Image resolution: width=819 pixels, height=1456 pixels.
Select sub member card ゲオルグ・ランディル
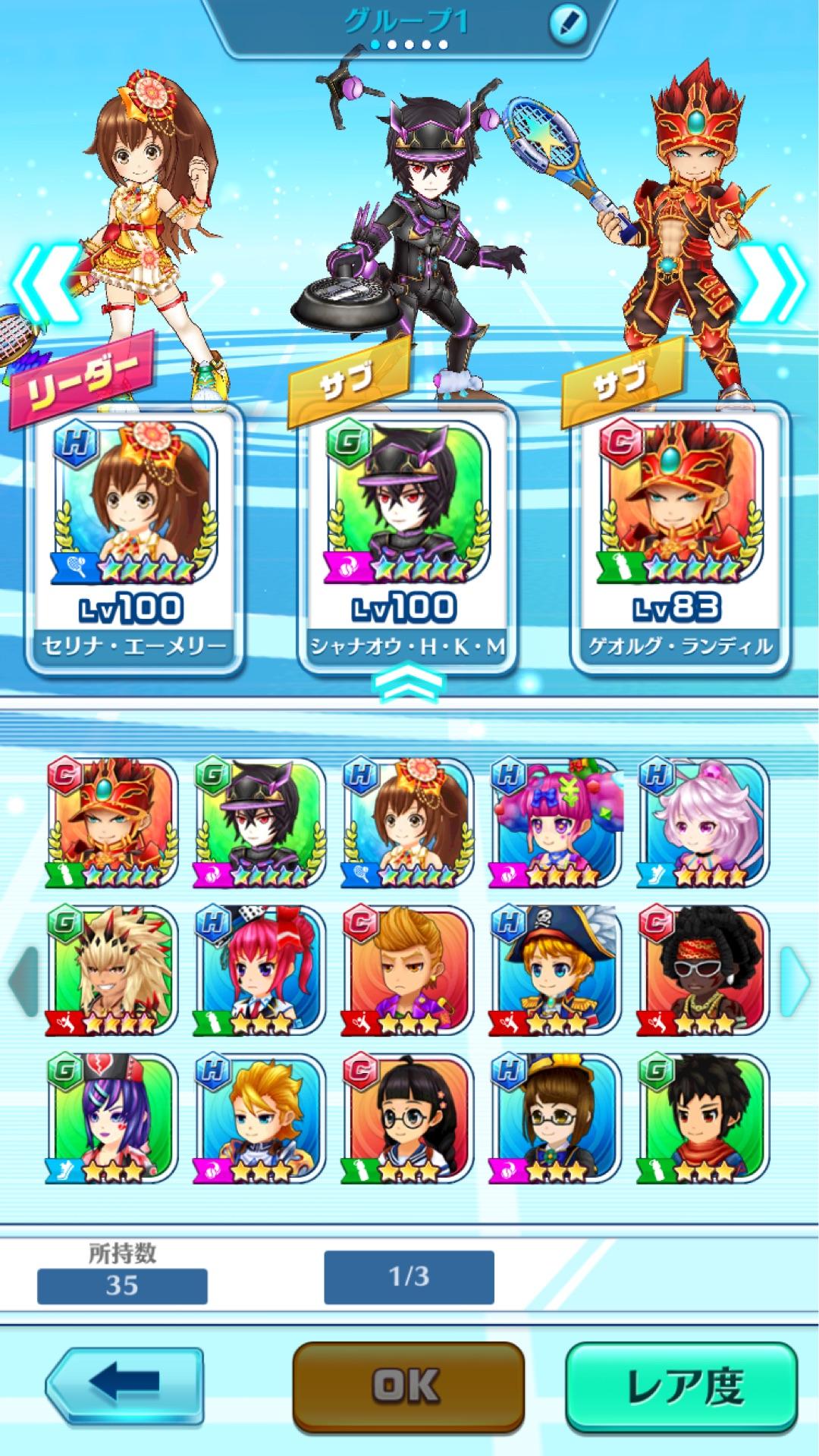[680, 538]
